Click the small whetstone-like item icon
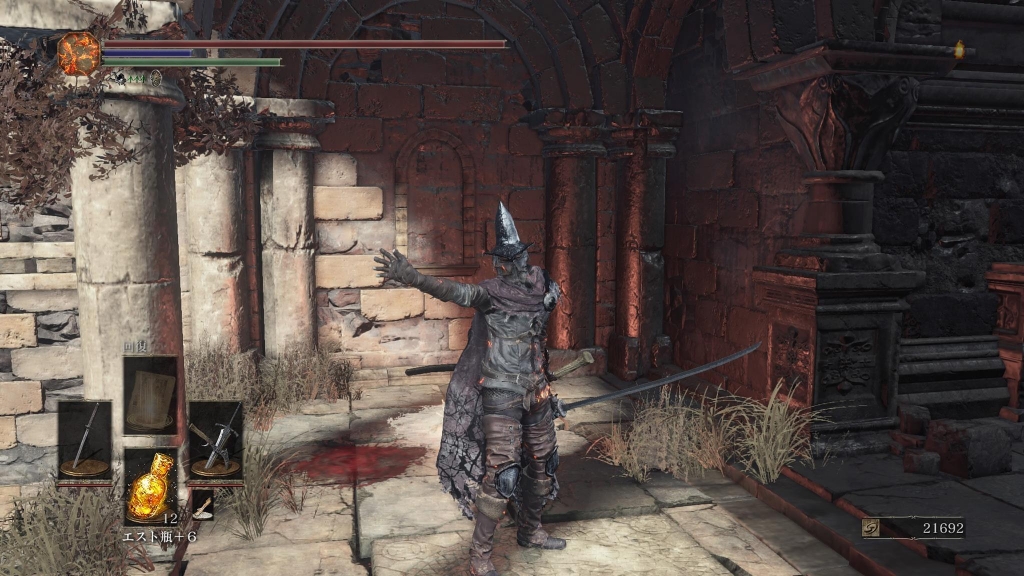Screen dimensions: 1024x576 tap(203, 507)
